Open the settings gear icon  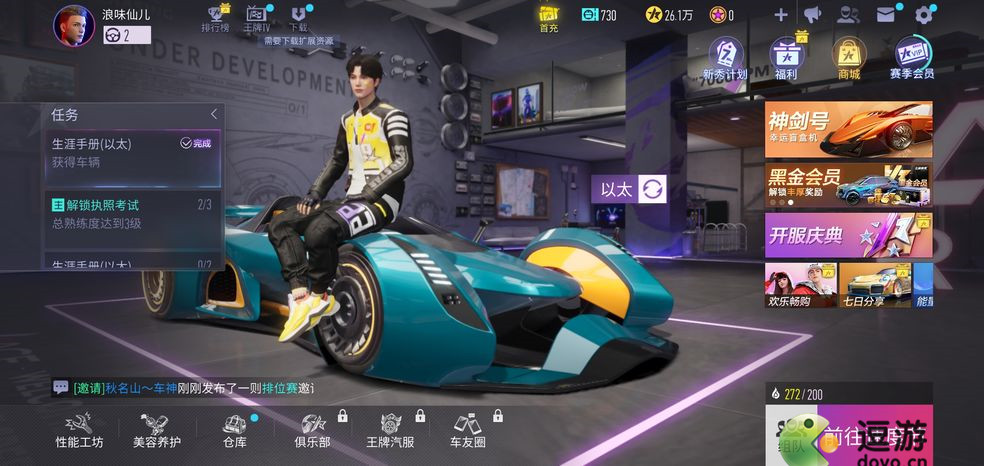[x=924, y=15]
